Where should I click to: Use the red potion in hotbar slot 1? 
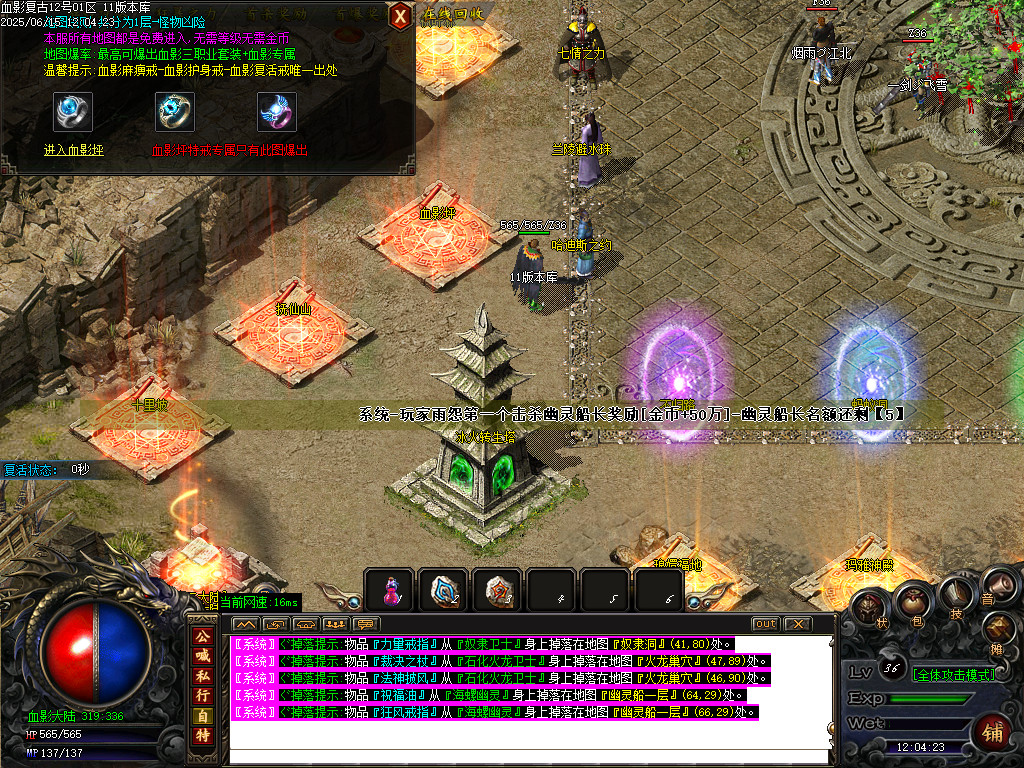pyautogui.click(x=389, y=591)
